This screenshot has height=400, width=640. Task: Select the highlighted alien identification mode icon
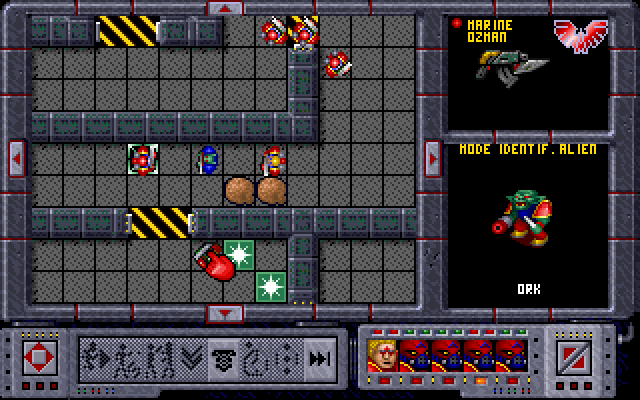223,358
